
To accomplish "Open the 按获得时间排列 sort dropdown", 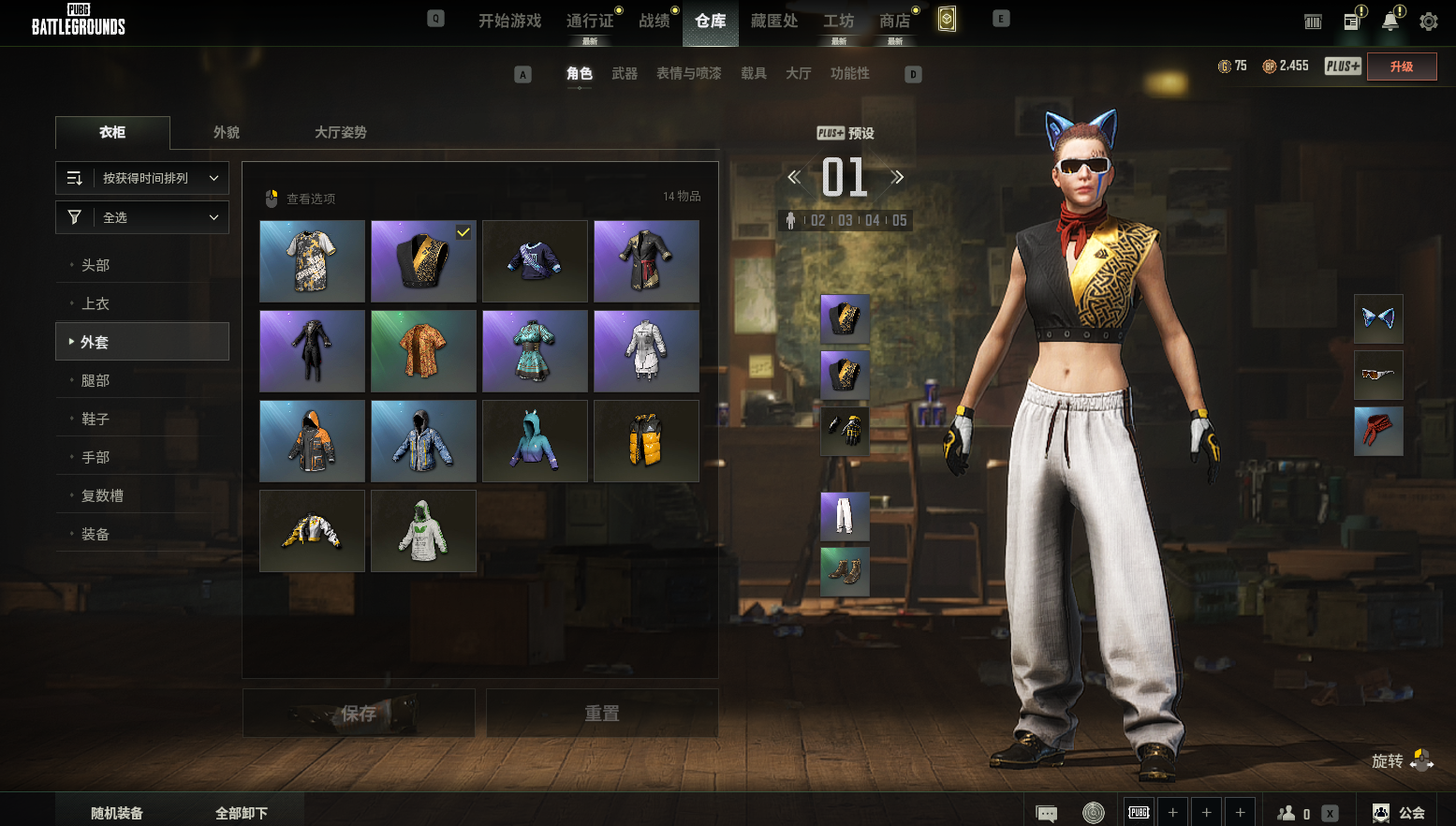I will click(x=142, y=178).
